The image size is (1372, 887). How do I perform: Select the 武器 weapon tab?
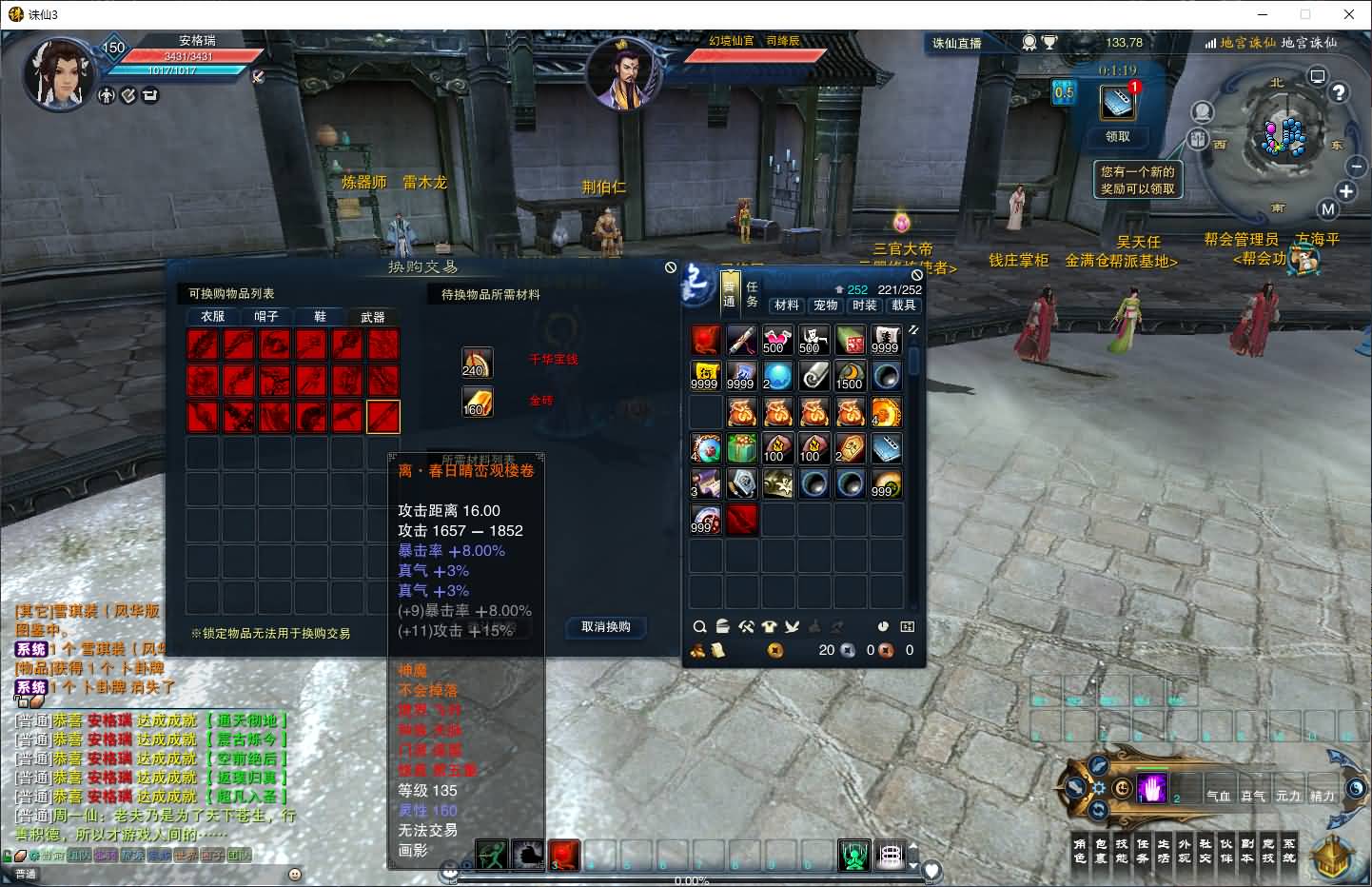tap(373, 317)
